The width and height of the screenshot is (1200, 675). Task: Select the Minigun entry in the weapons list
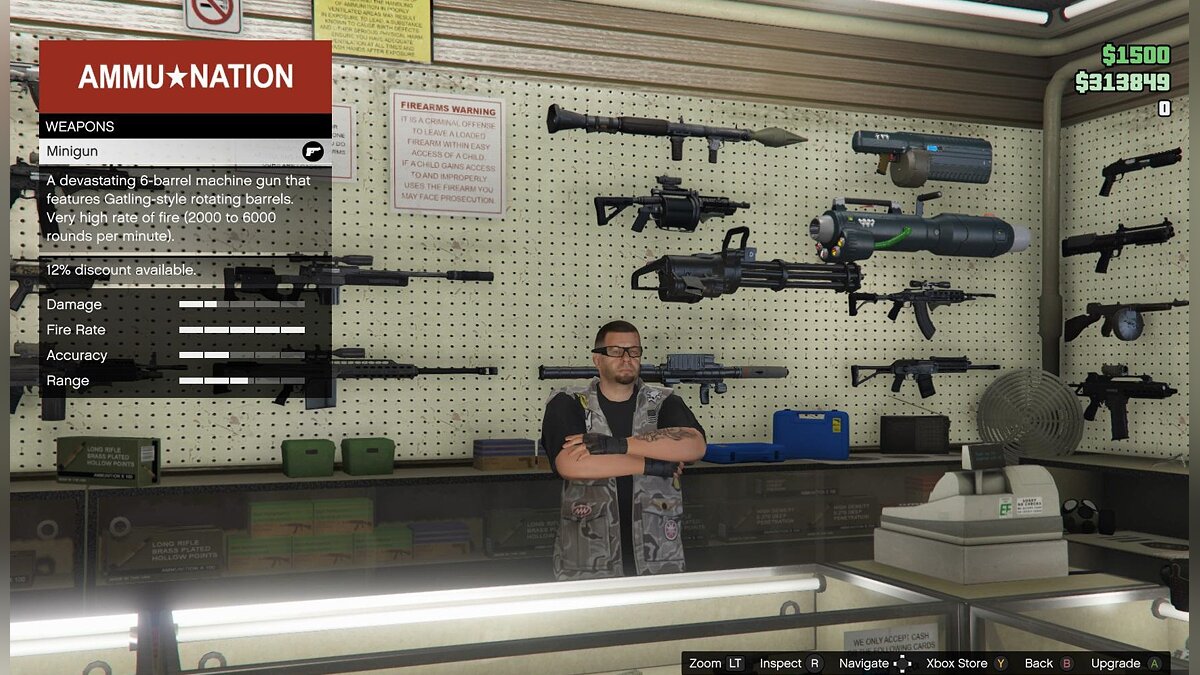click(184, 151)
